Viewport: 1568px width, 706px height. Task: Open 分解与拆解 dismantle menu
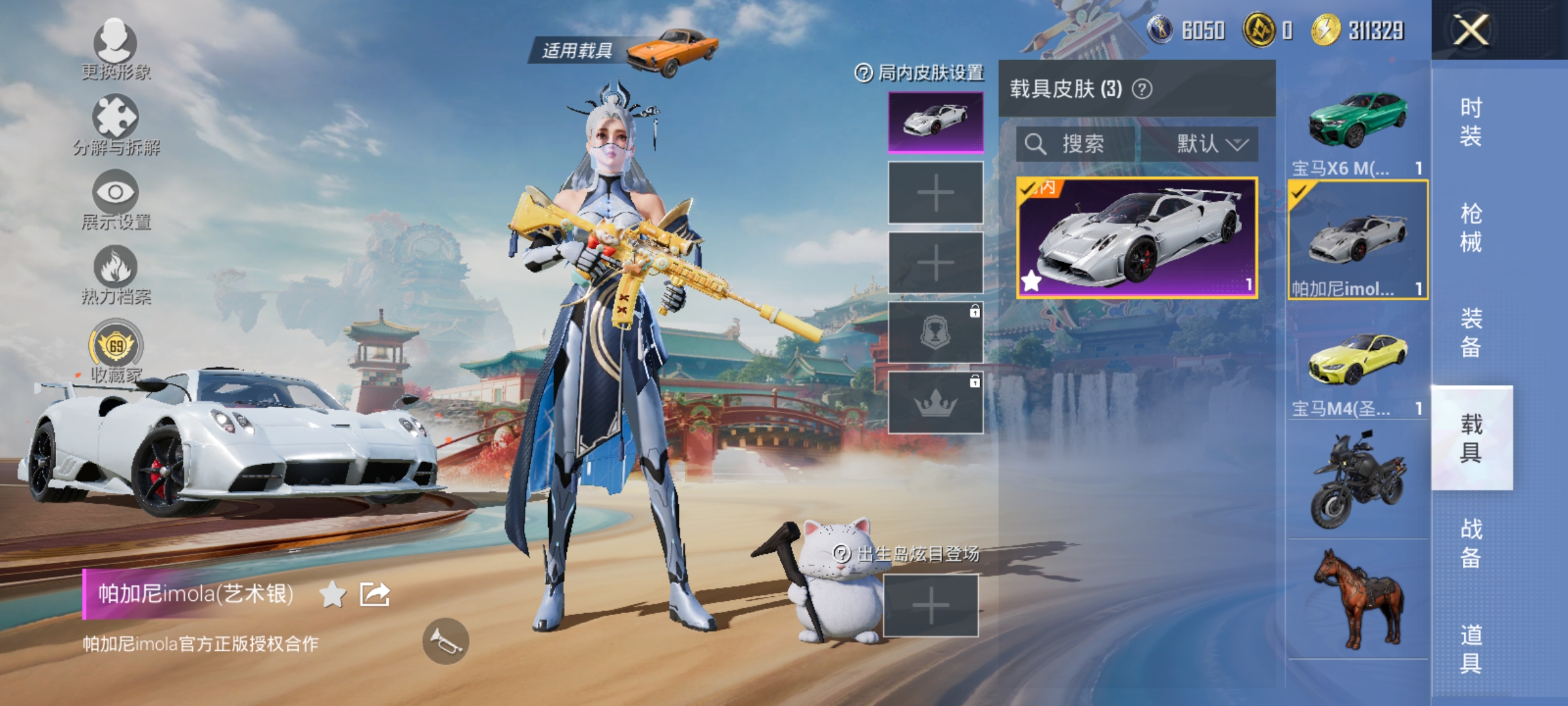pyautogui.click(x=116, y=124)
